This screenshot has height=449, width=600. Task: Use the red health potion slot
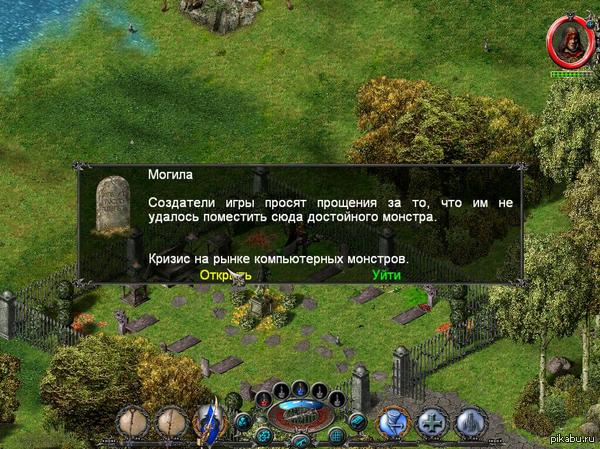point(263,399)
